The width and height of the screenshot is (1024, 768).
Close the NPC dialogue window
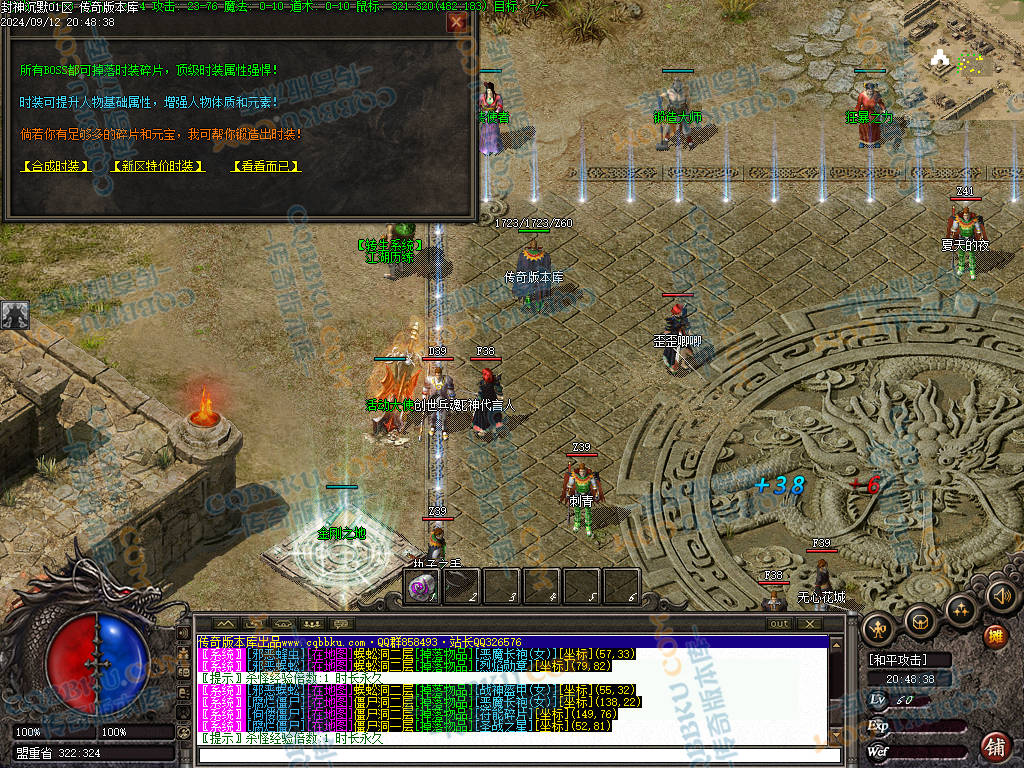click(x=456, y=22)
